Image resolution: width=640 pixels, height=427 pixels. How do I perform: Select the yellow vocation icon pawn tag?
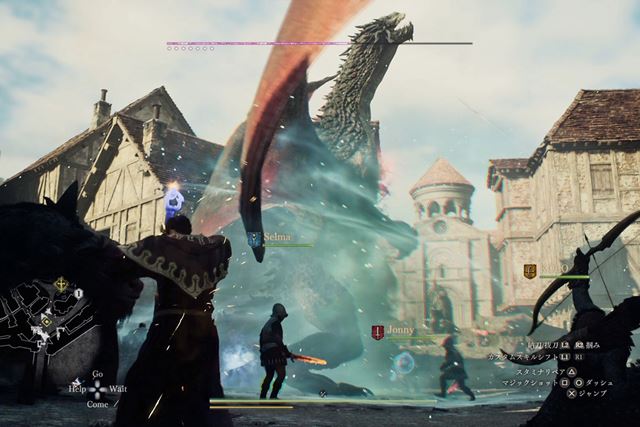[530, 271]
